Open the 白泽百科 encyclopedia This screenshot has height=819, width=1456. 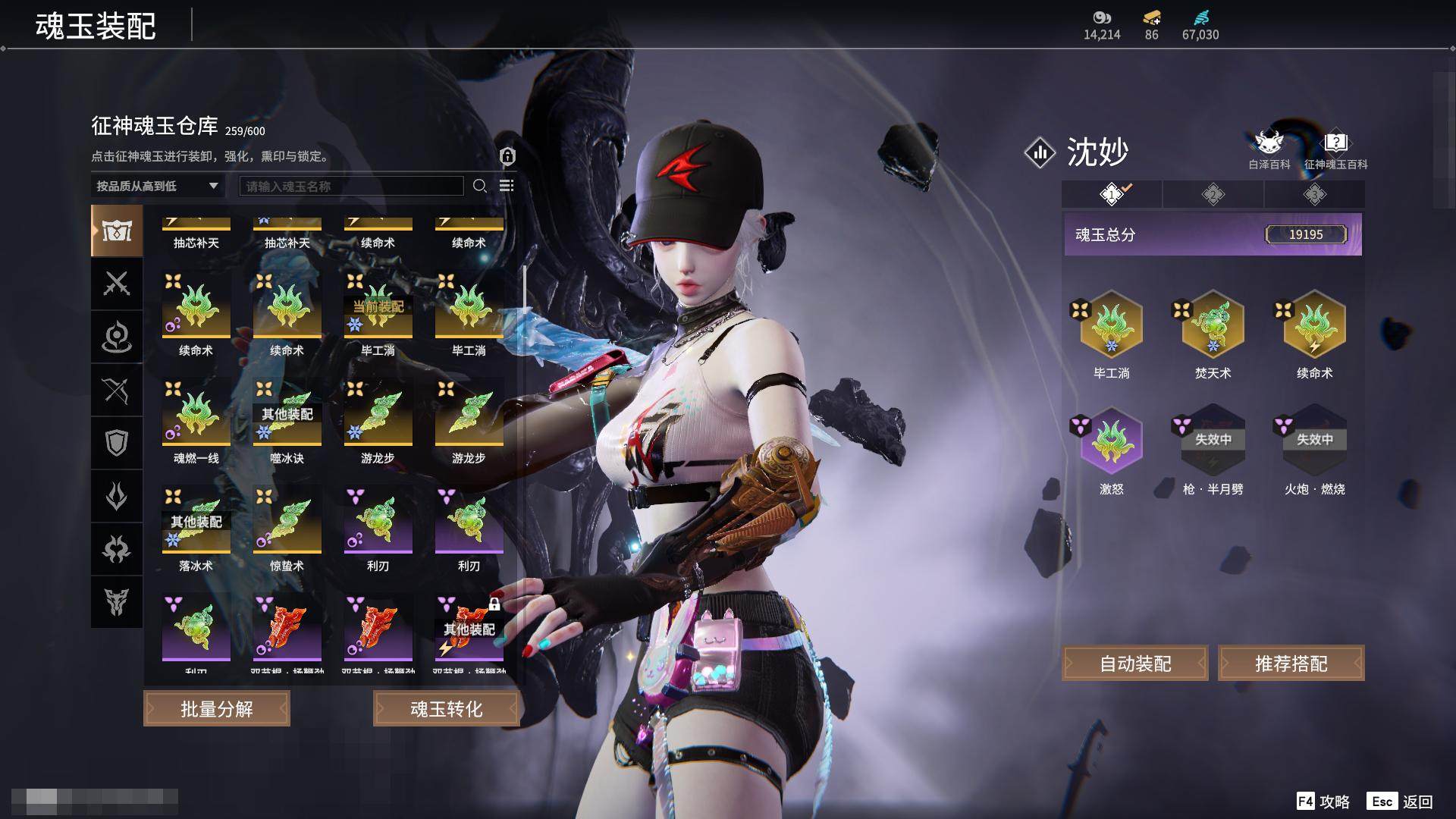click(1269, 149)
